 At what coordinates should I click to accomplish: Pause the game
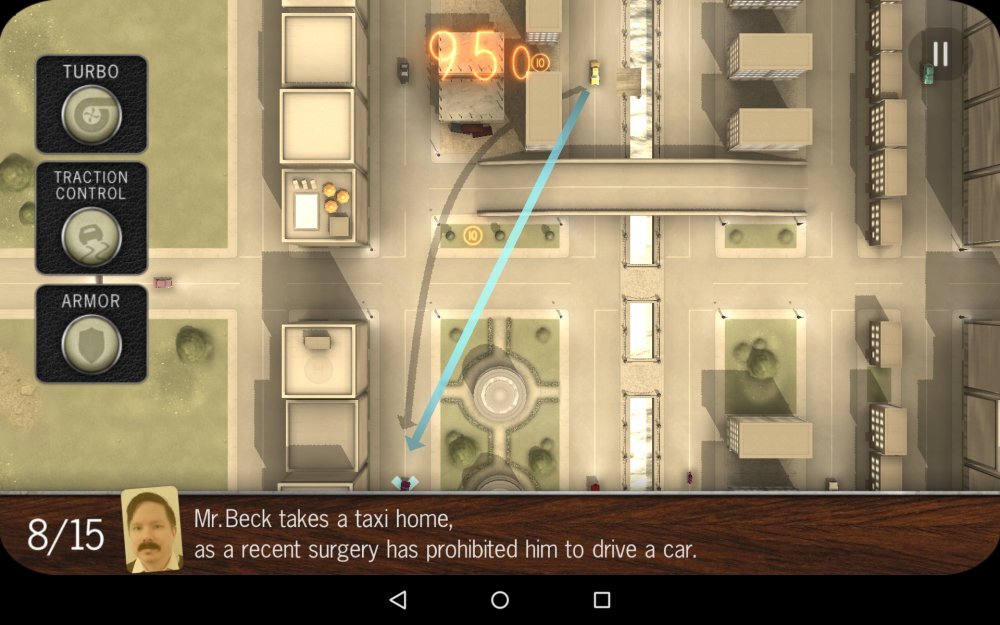940,54
